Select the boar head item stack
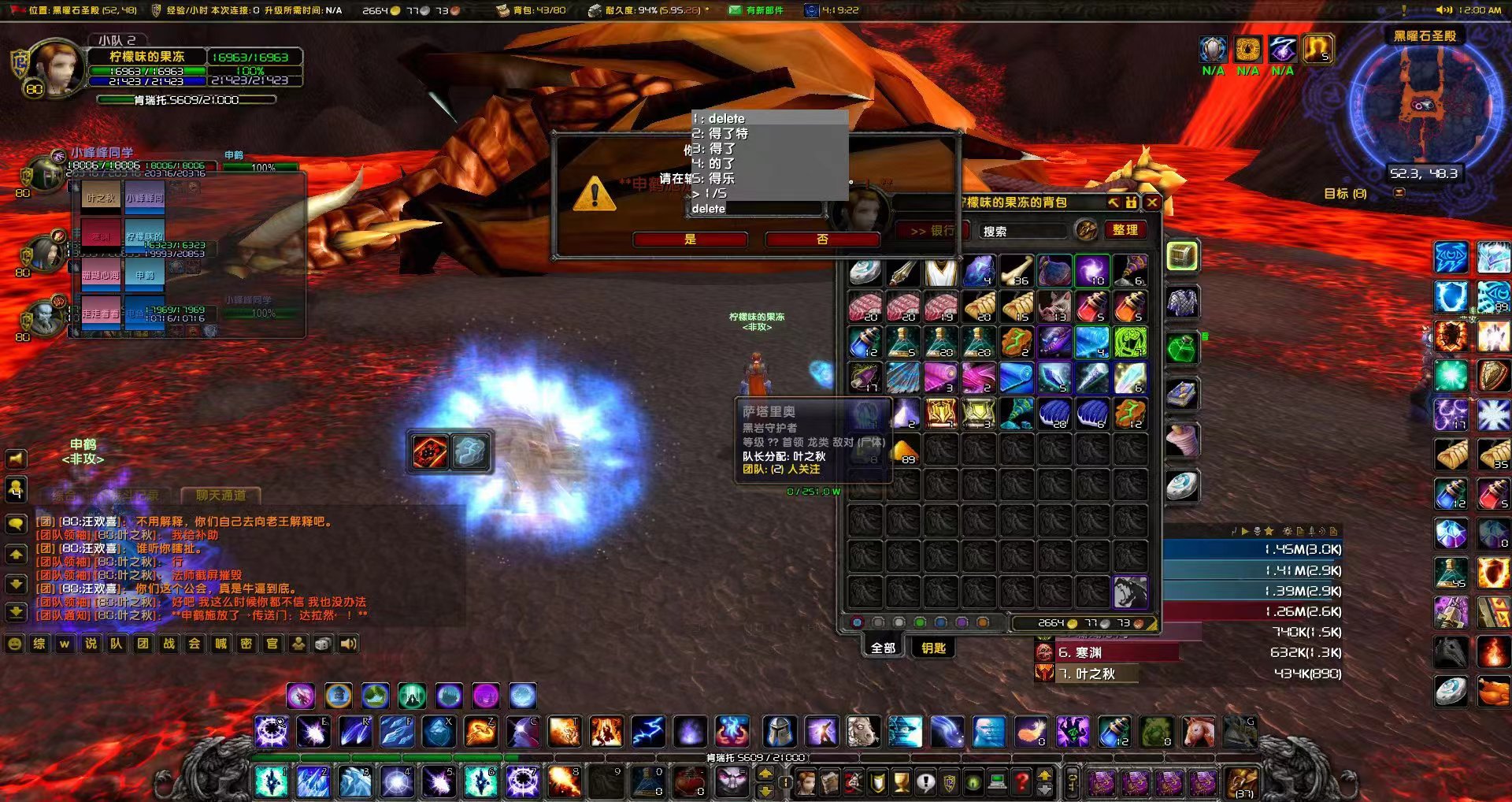1512x802 pixels. 1054,306
